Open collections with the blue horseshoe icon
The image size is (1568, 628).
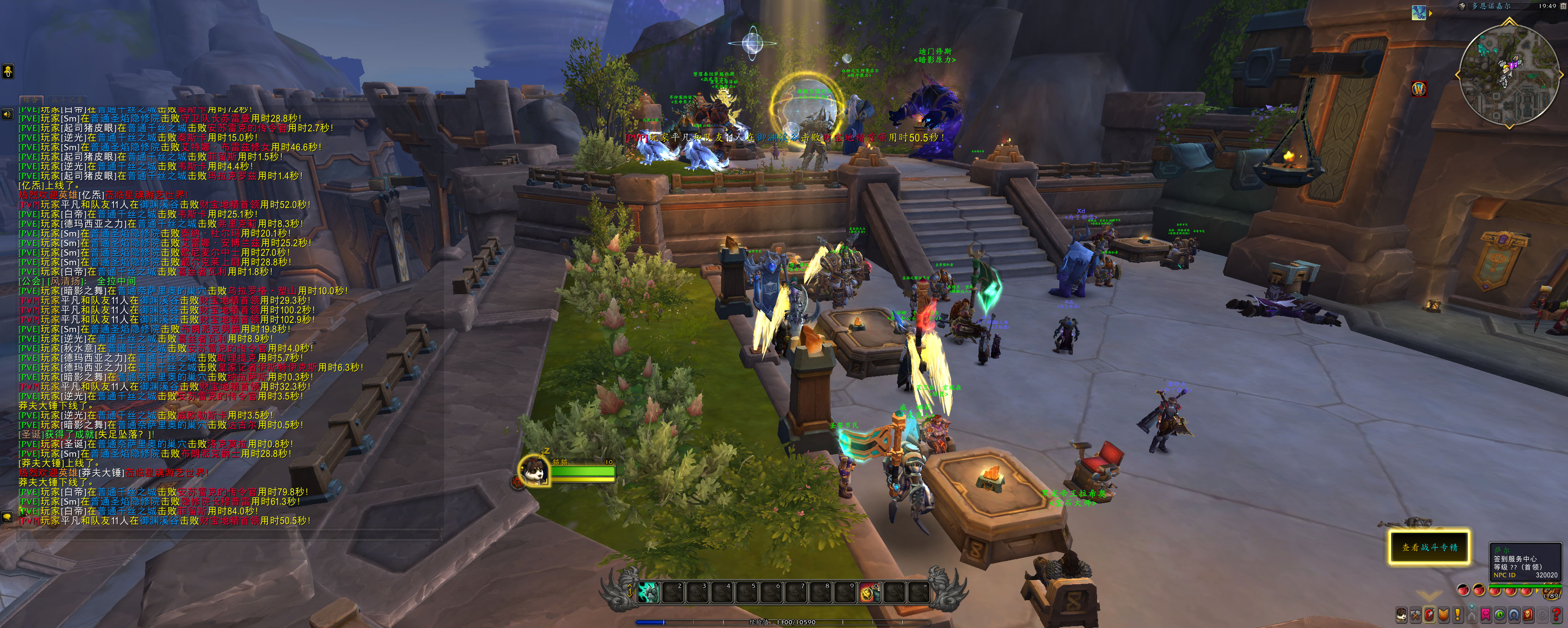[1514, 615]
